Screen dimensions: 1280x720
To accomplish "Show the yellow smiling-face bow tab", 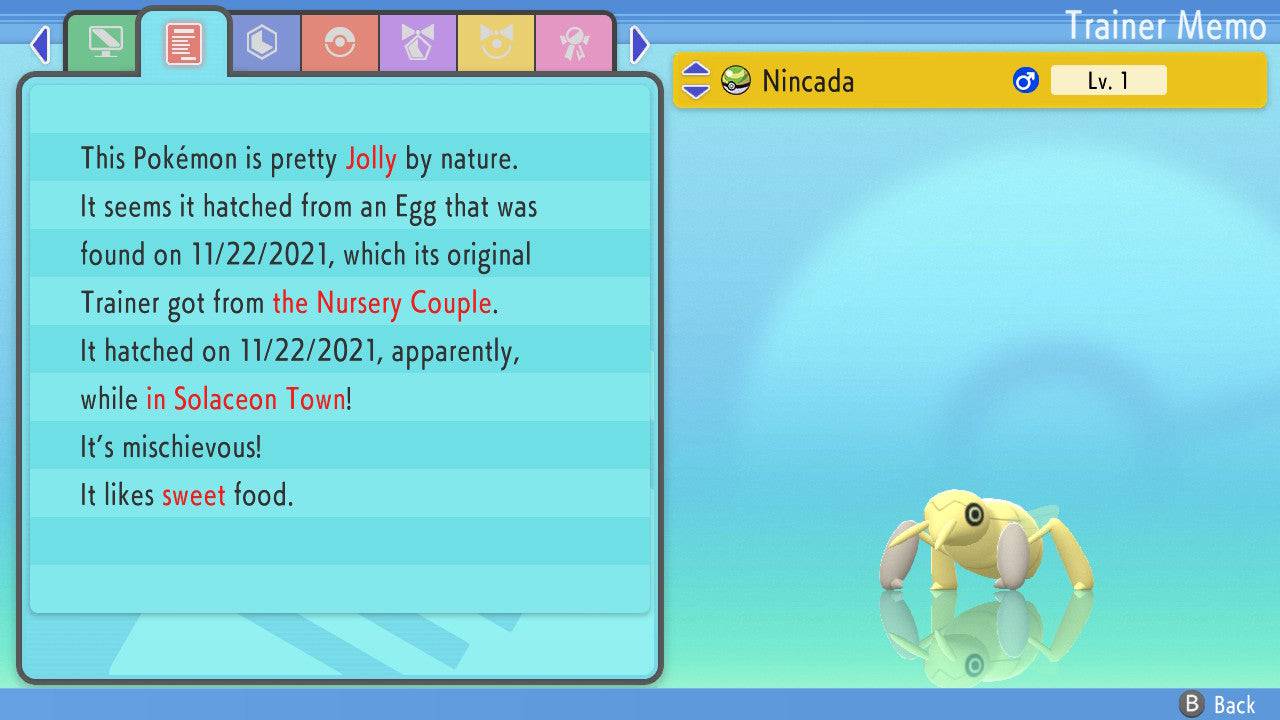I will coord(496,43).
